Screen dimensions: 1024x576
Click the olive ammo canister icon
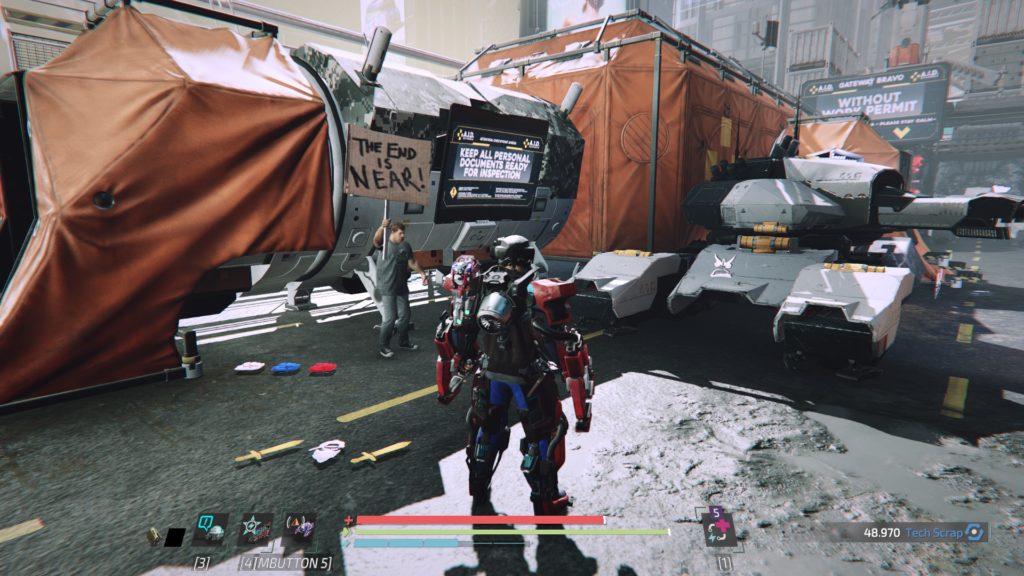click(x=153, y=536)
